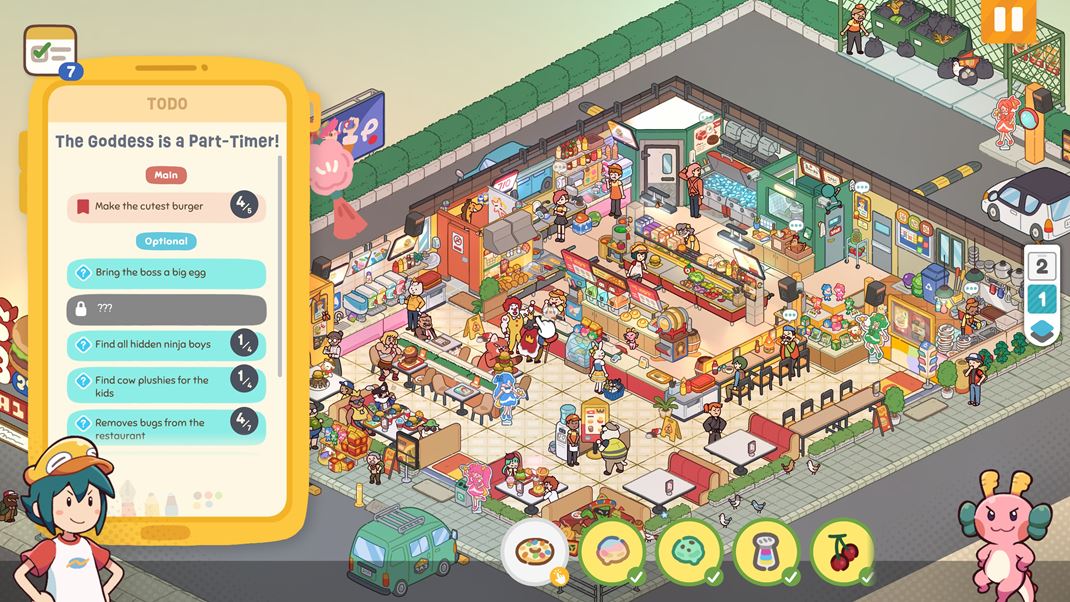Toggle the TODO checklist icon

[50, 50]
